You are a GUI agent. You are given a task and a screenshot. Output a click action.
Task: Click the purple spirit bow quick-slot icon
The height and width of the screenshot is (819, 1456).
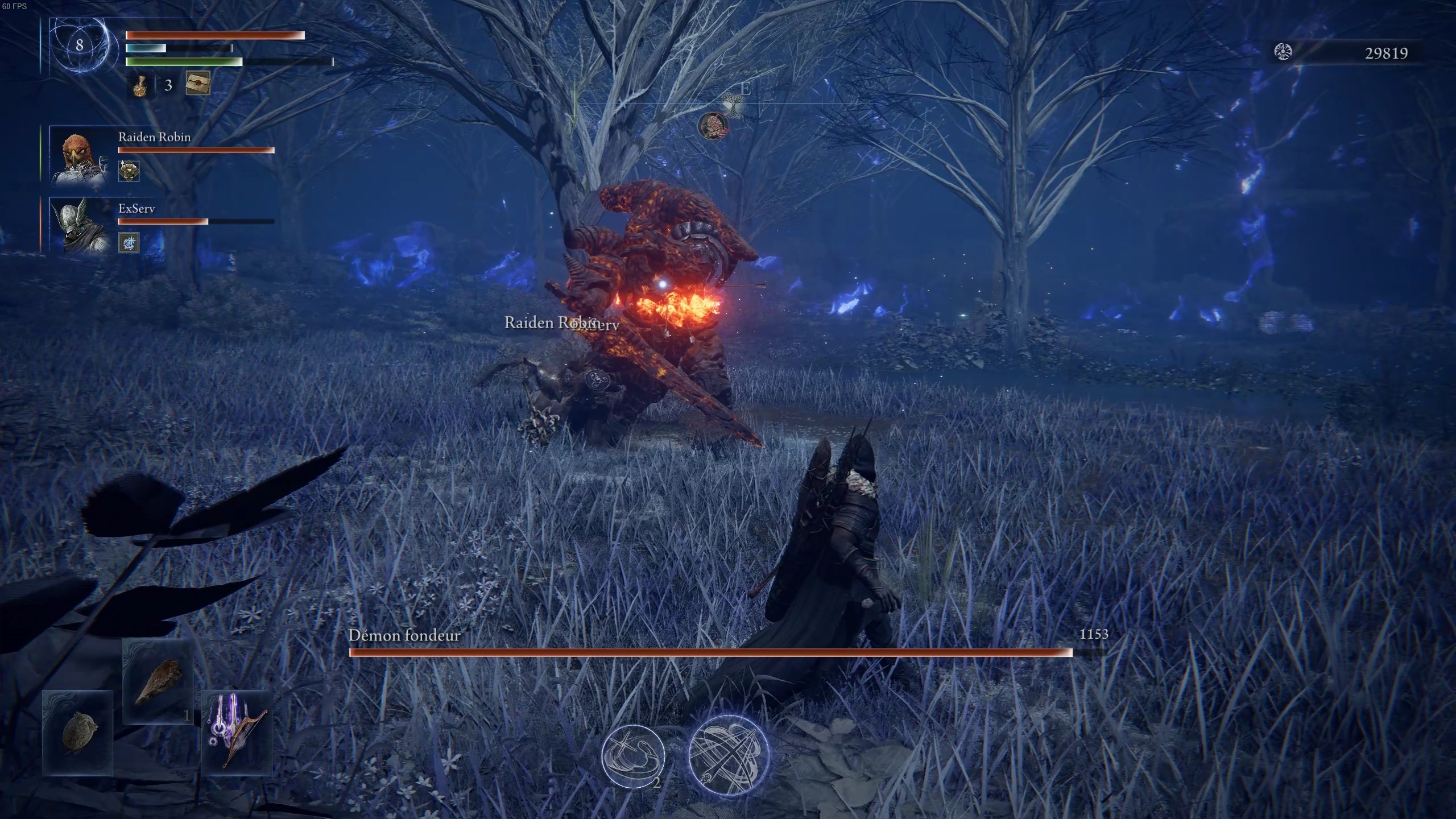click(x=239, y=731)
